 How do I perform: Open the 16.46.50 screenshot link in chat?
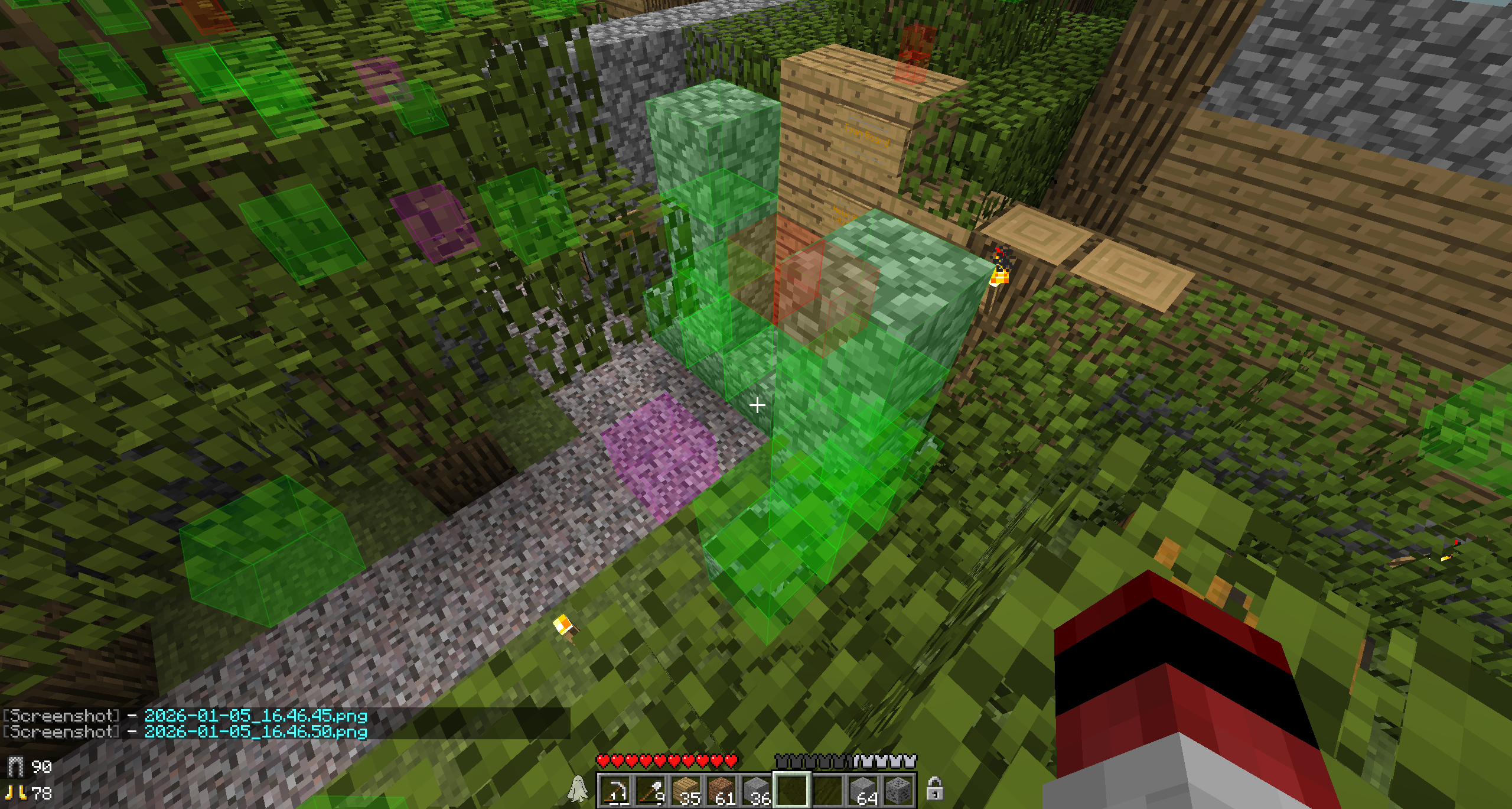click(256, 732)
